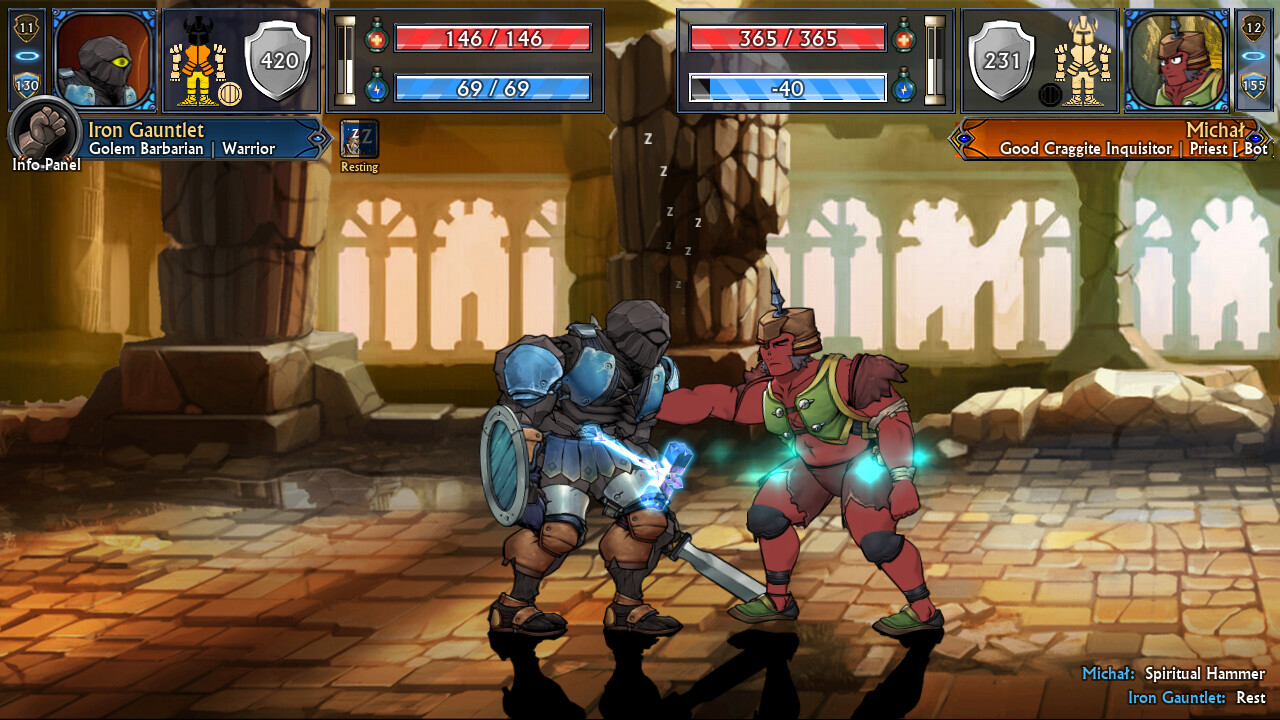
Task: Select the Resting status icon
Action: (x=358, y=138)
